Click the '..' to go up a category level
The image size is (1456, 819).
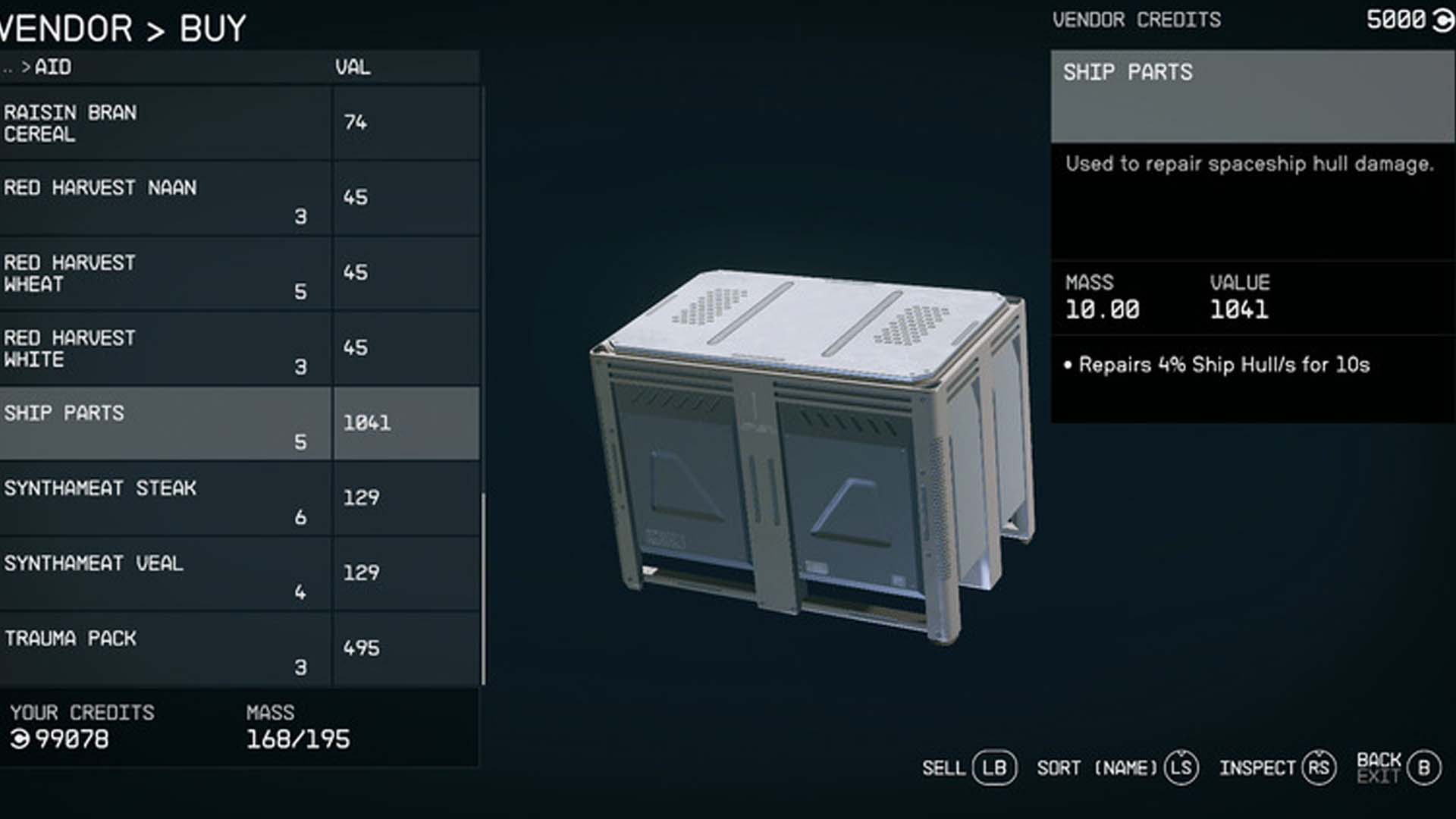click(9, 67)
